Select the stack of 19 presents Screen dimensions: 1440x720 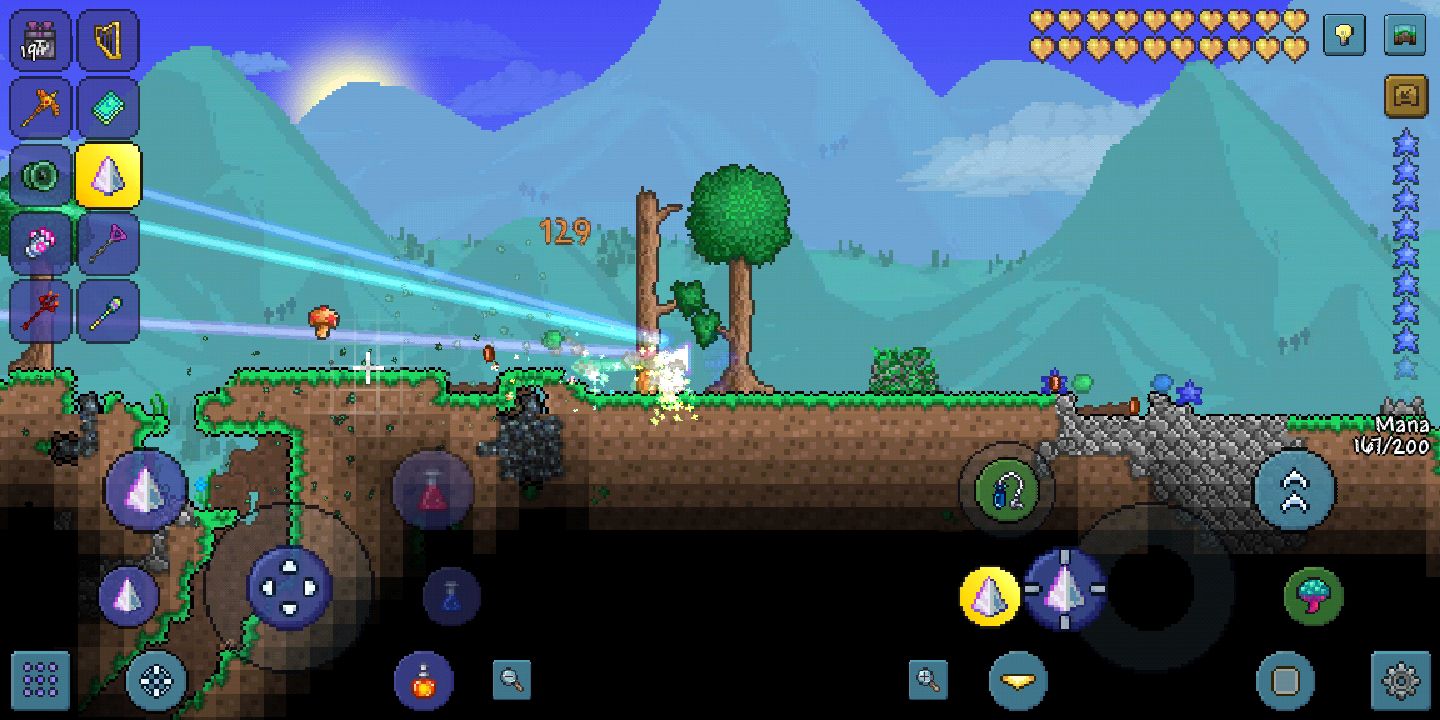pyautogui.click(x=40, y=40)
